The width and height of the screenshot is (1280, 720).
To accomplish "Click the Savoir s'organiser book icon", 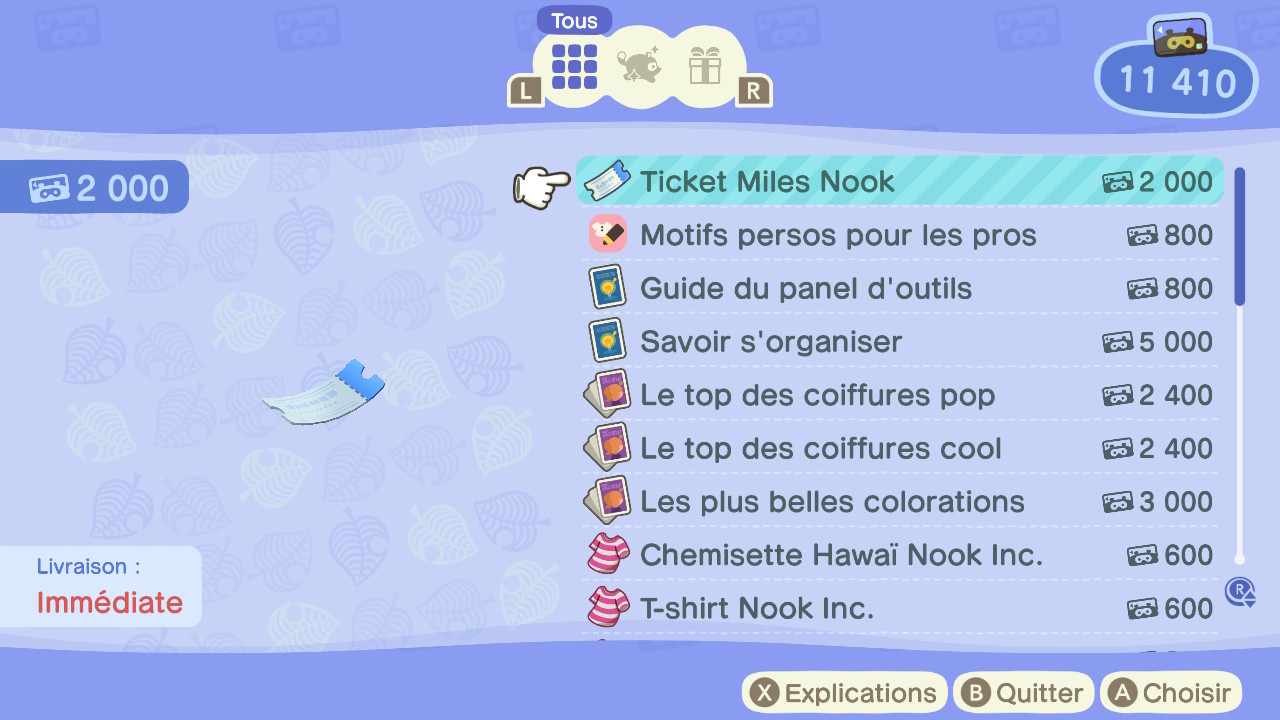I will (607, 341).
